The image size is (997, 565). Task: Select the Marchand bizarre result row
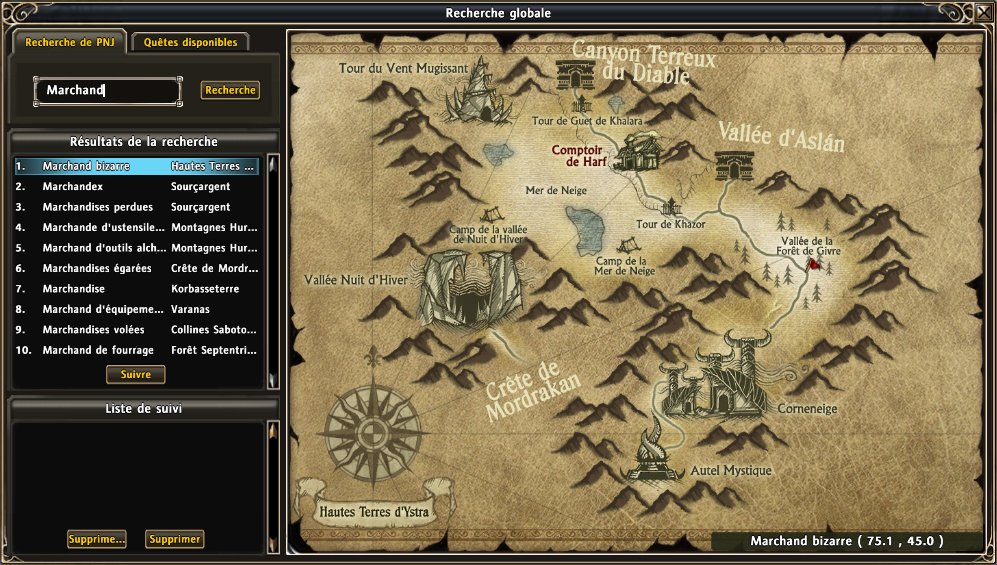coord(136,166)
